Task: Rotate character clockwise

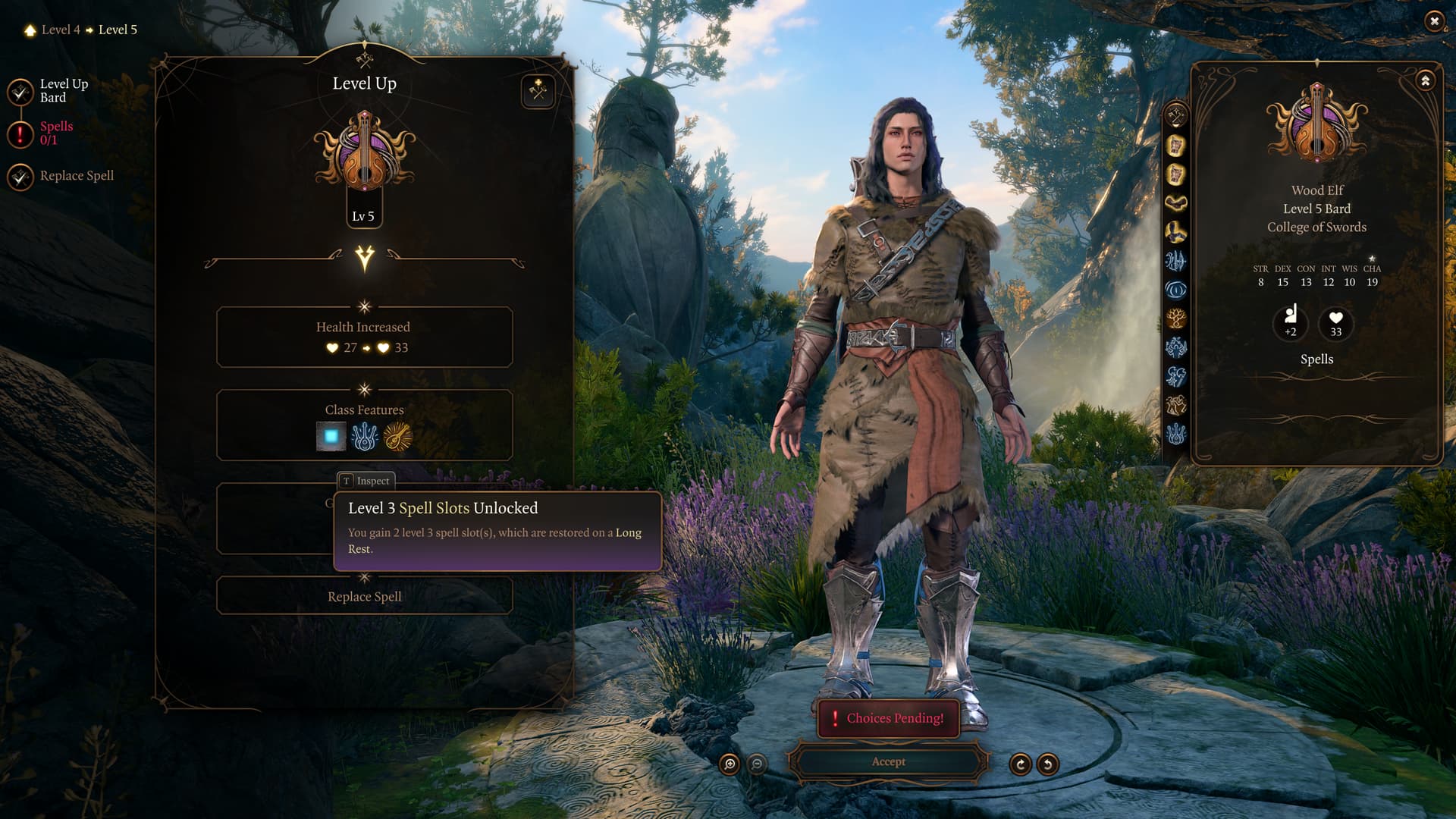Action: [x=1020, y=764]
